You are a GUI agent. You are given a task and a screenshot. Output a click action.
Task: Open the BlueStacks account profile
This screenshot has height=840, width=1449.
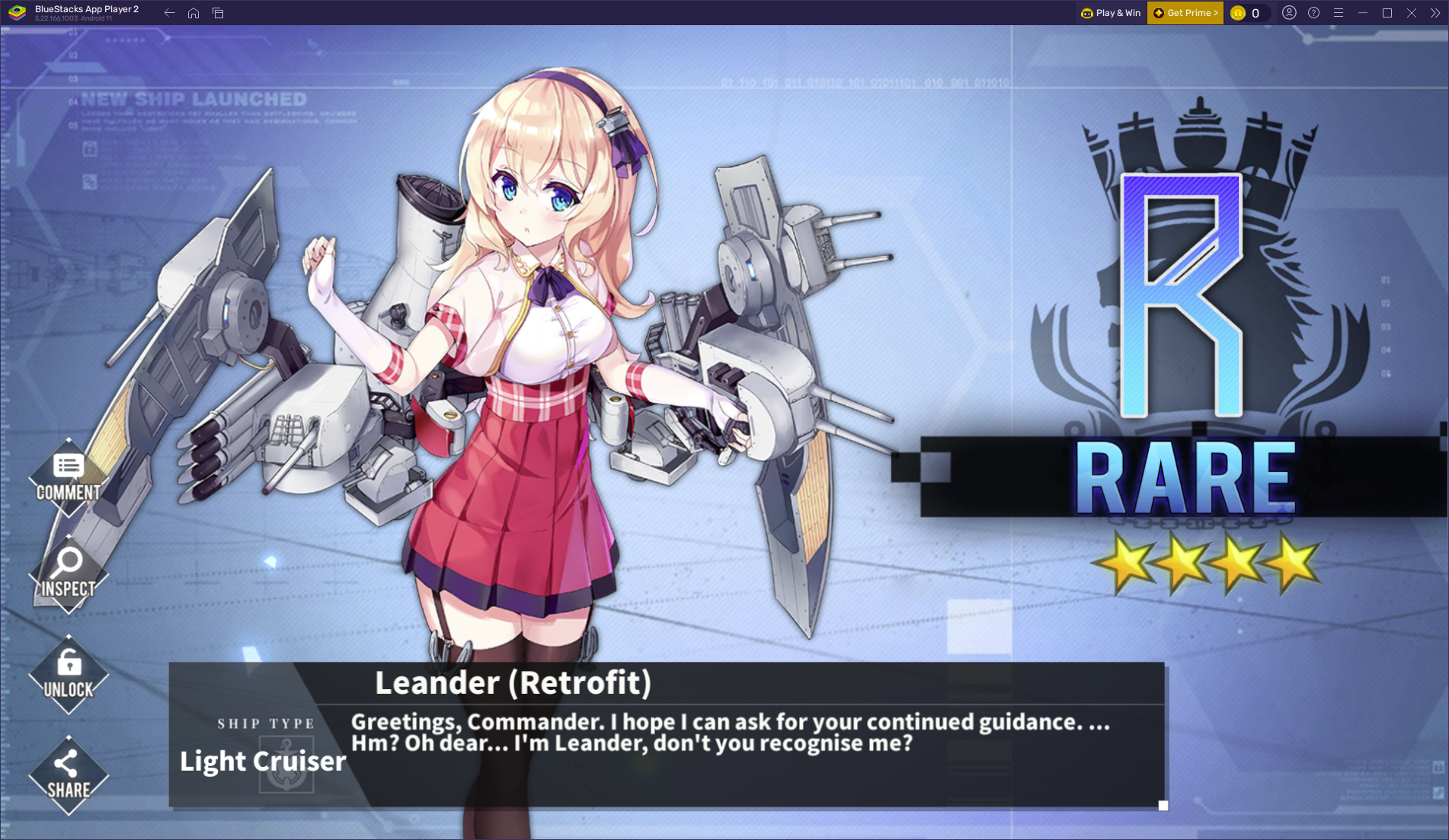pyautogui.click(x=1289, y=13)
